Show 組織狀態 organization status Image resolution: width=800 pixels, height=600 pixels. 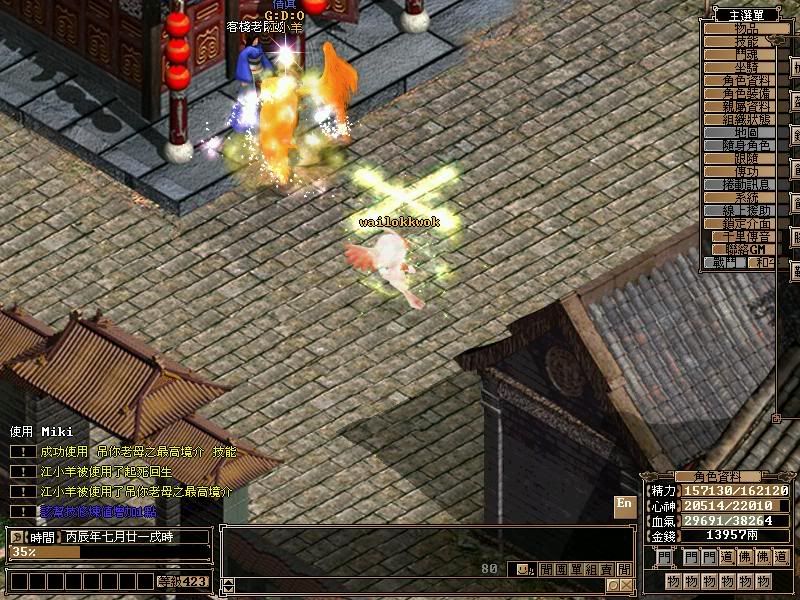(x=738, y=119)
